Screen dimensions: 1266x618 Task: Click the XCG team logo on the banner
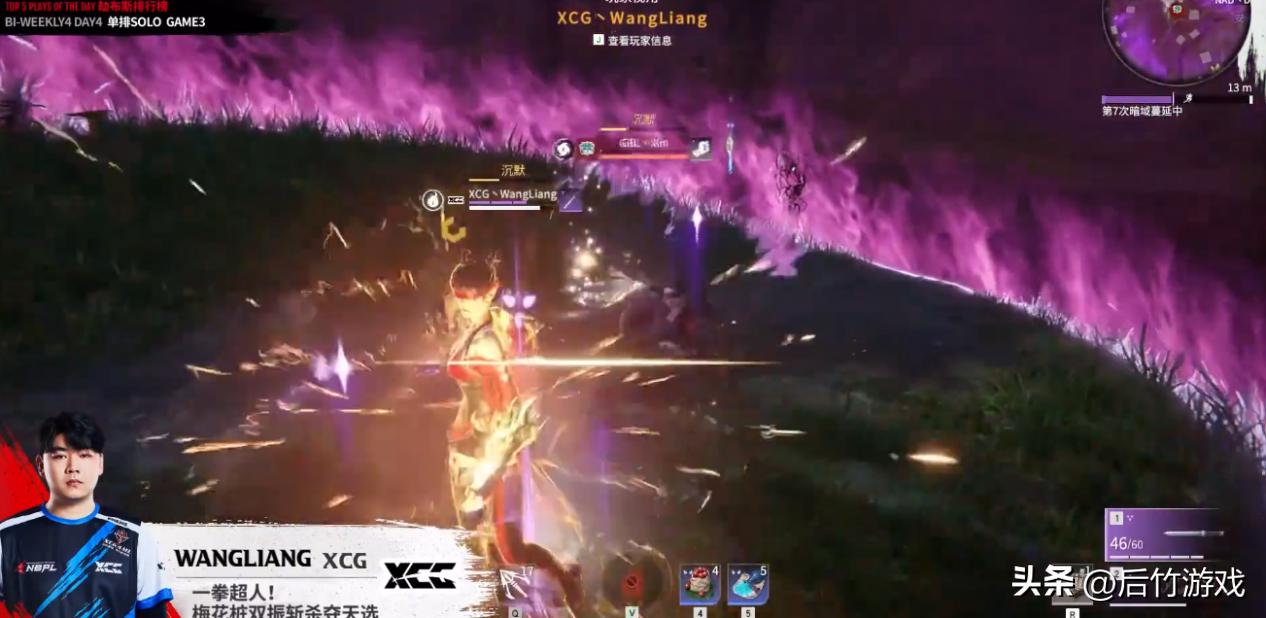click(421, 574)
